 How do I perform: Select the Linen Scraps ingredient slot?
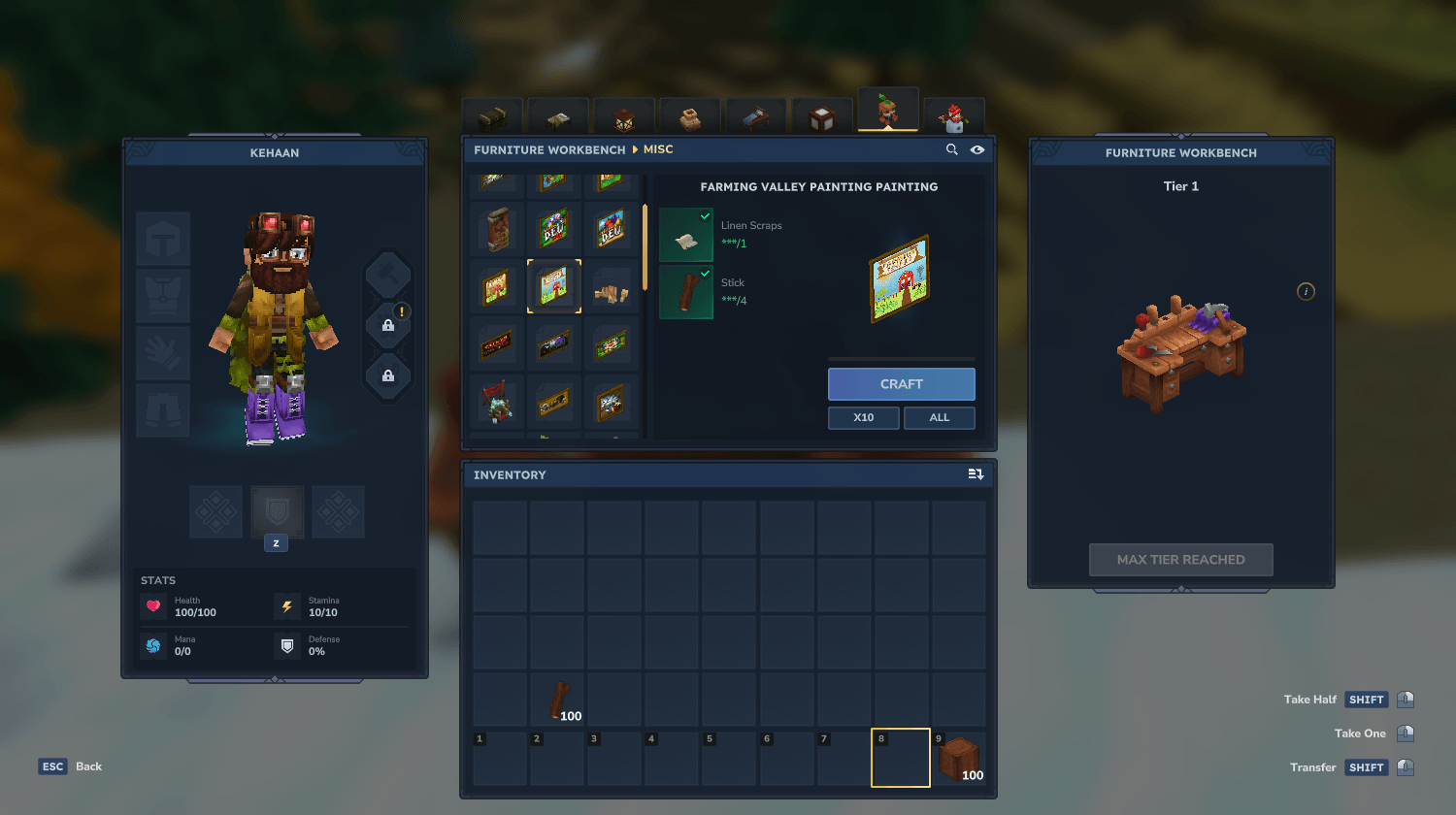(x=686, y=235)
